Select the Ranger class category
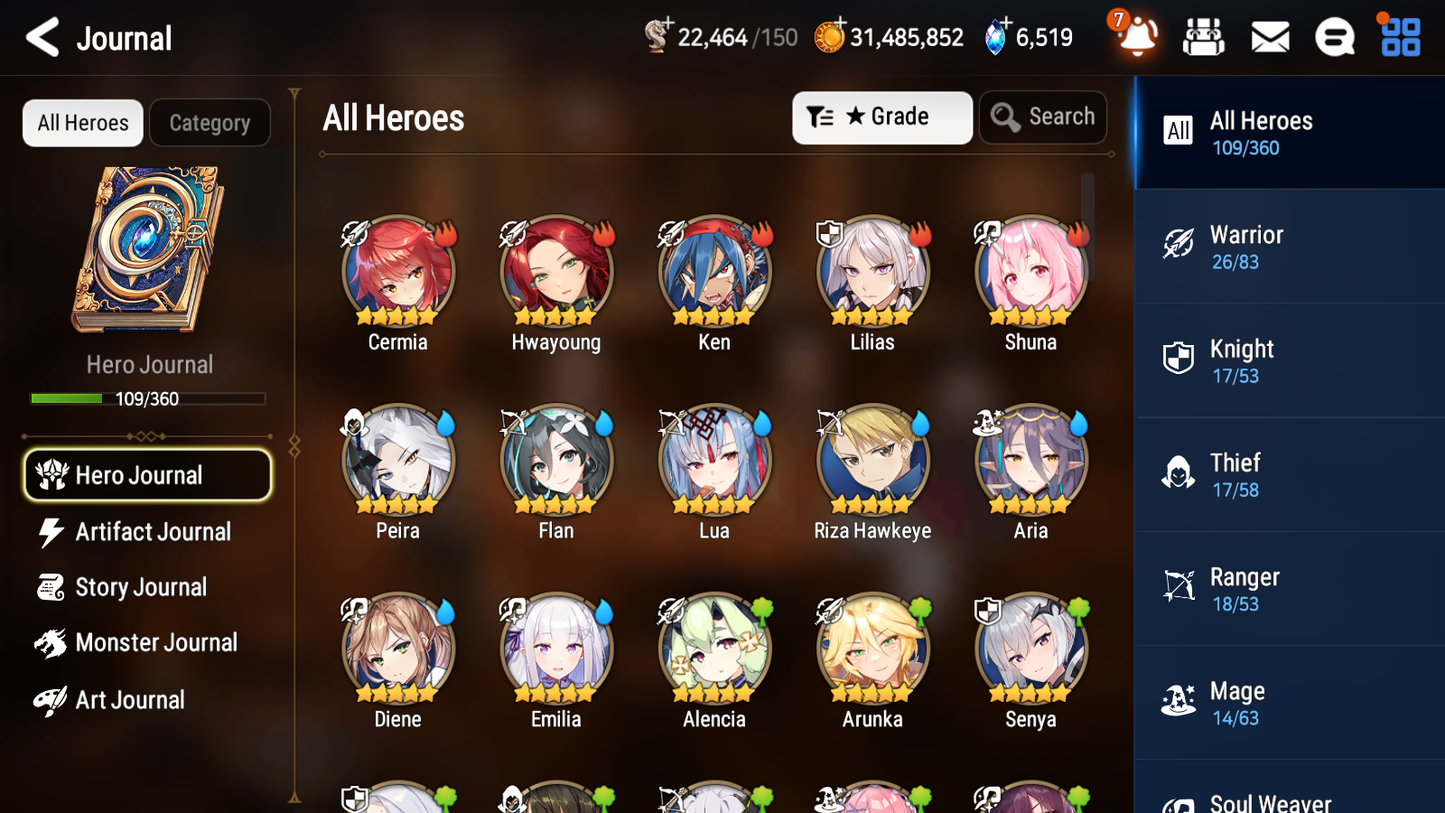Viewport: 1445px width, 813px height. 1289,588
